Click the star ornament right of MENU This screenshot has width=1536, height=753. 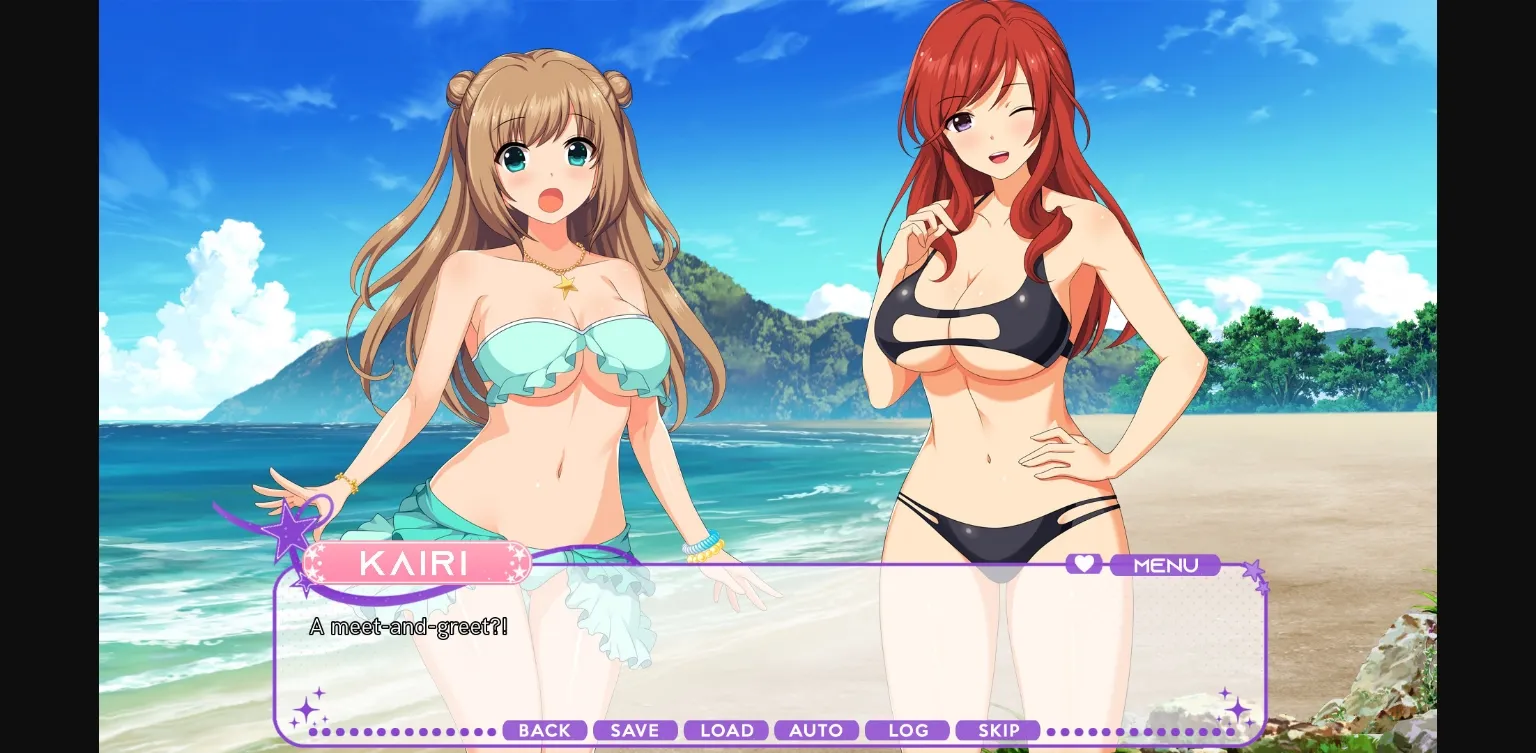click(x=1253, y=570)
